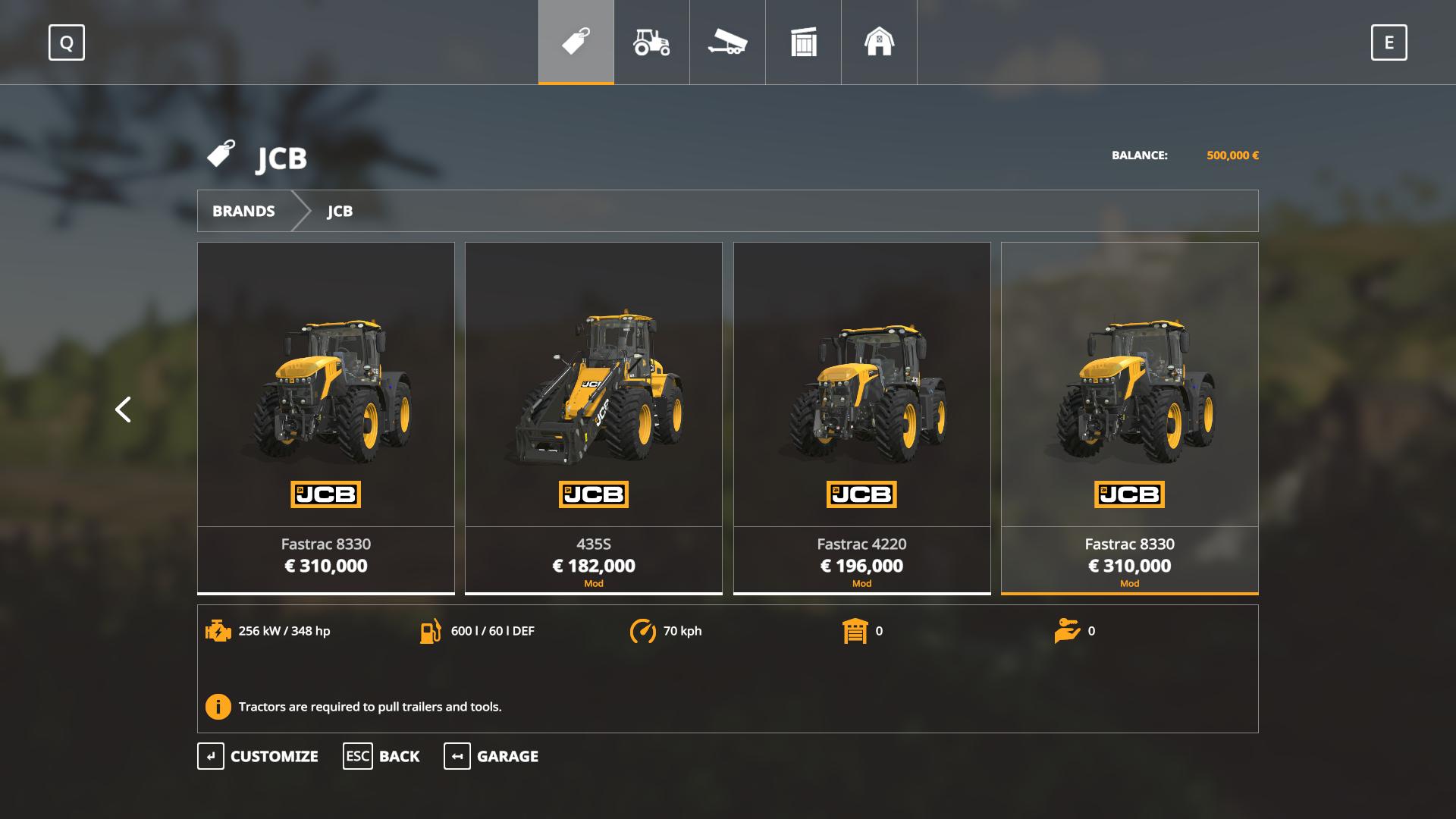Screen dimensions: 1456x819
Task: Switch to the crate objects tab
Action: coord(803,42)
